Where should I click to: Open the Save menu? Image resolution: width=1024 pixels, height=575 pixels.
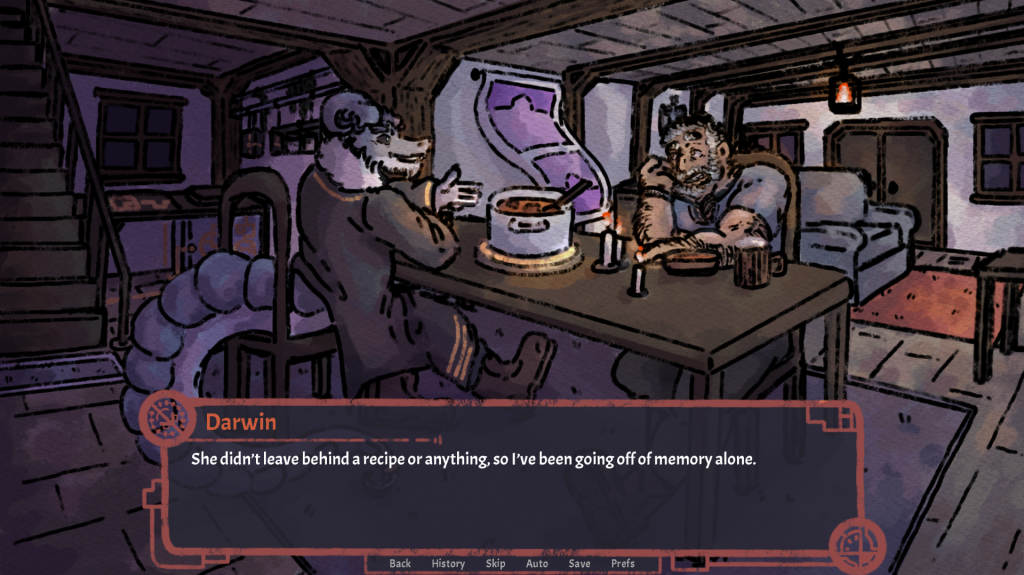579,563
